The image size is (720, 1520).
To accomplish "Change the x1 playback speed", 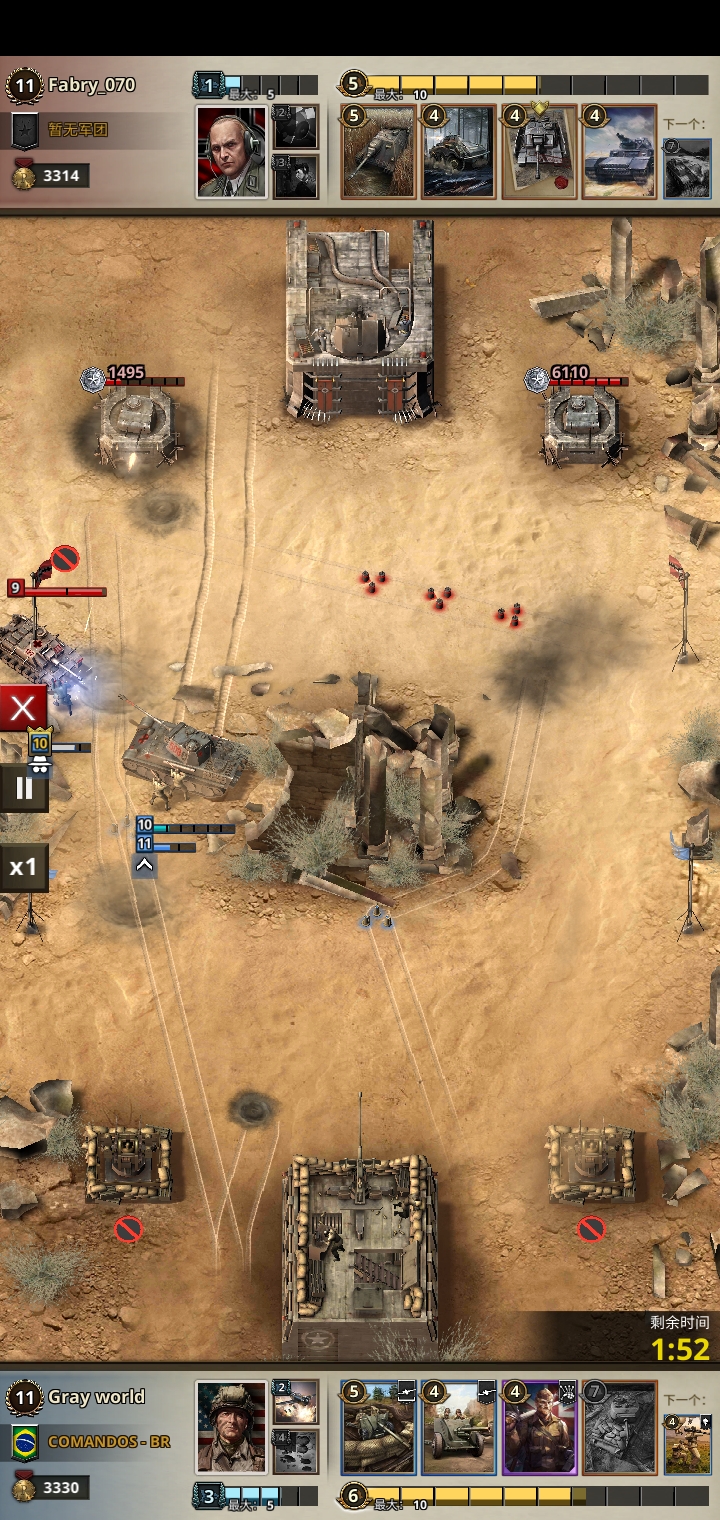I will tap(23, 867).
